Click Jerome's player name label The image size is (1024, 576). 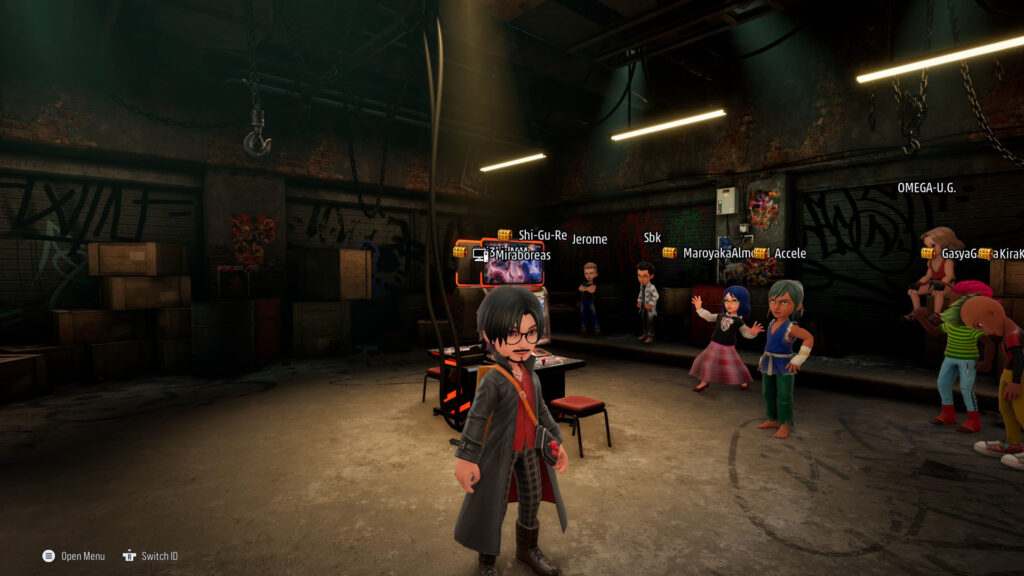pos(589,239)
